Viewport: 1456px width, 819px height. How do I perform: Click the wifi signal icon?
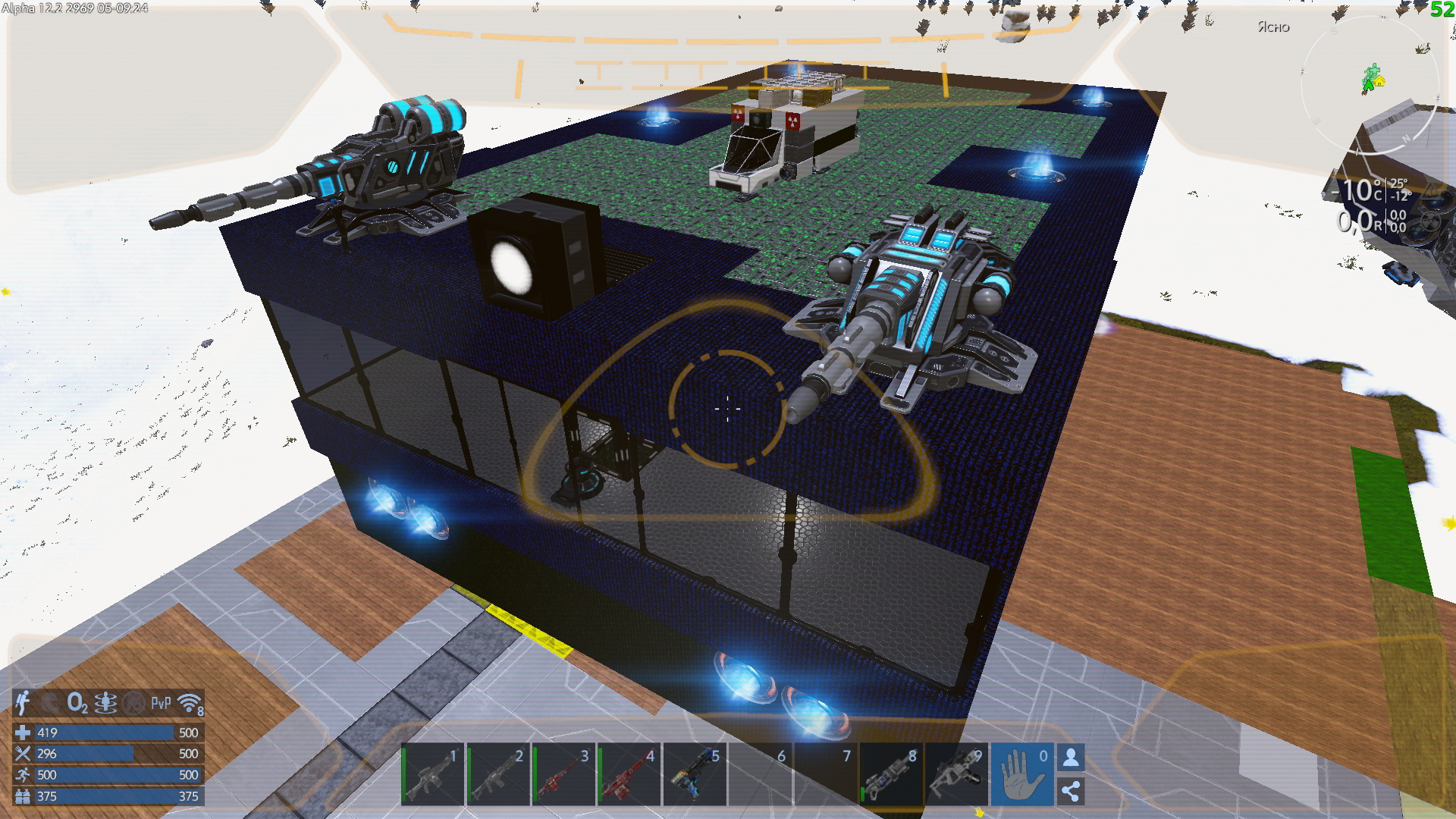pos(190,703)
